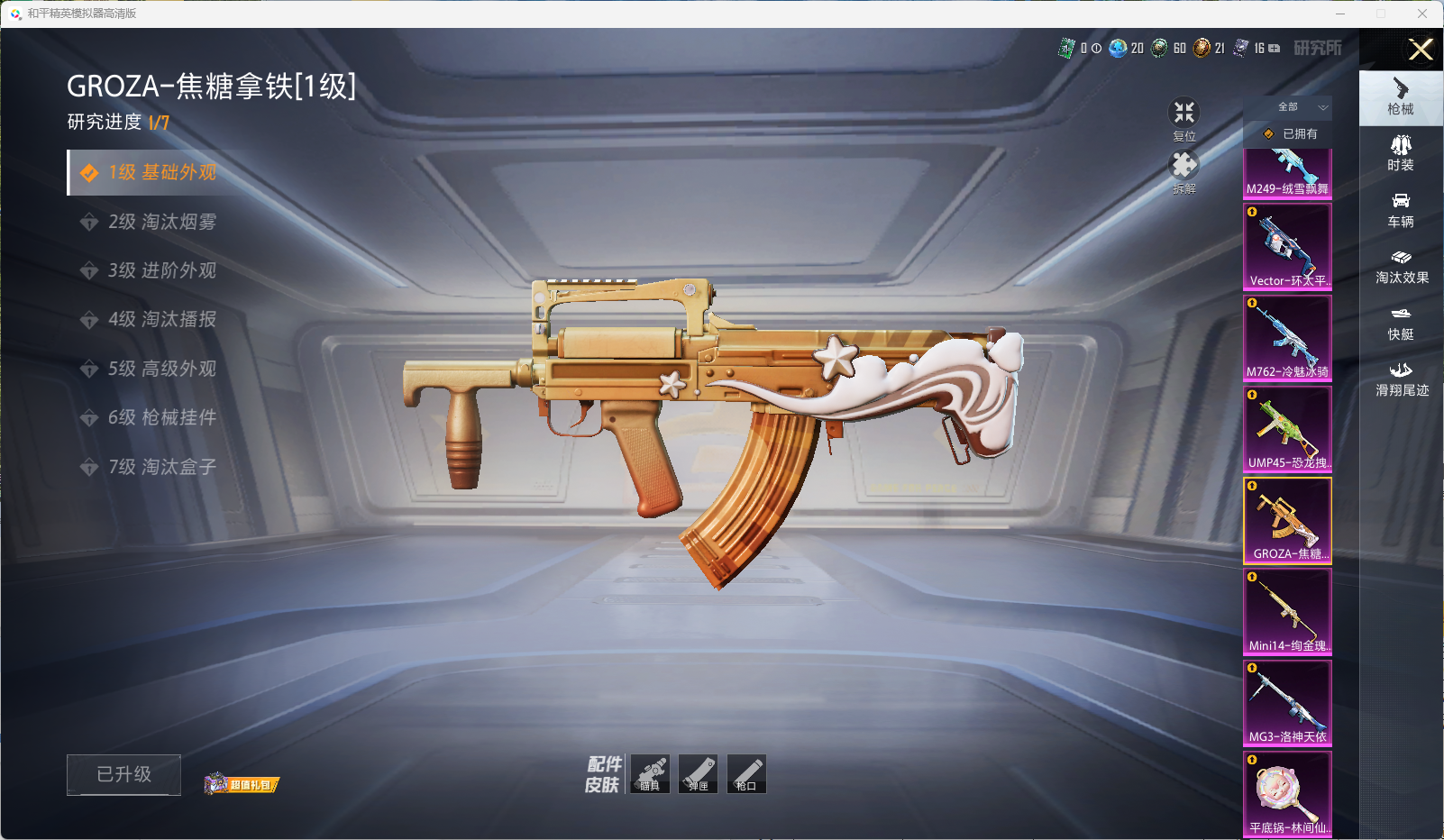The width and height of the screenshot is (1444, 840).
Task: Close the research lab screen
Action: tap(1421, 50)
